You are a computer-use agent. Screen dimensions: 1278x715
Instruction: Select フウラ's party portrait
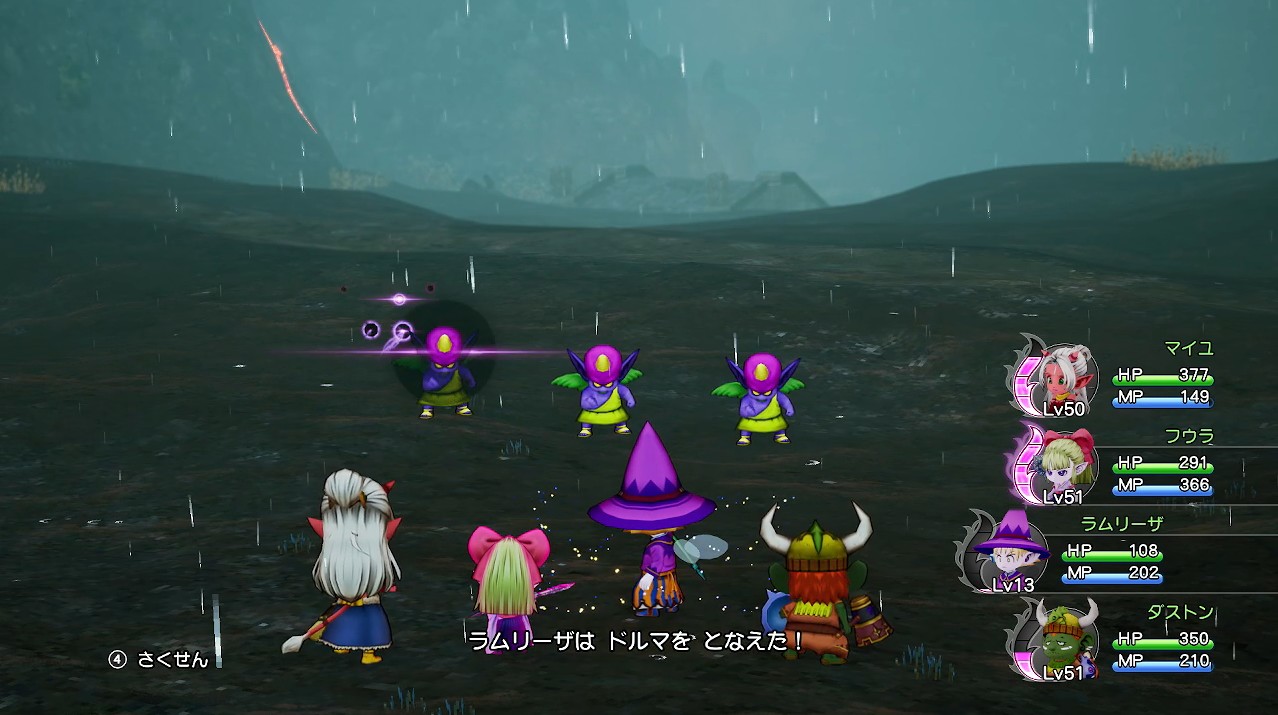(1067, 463)
